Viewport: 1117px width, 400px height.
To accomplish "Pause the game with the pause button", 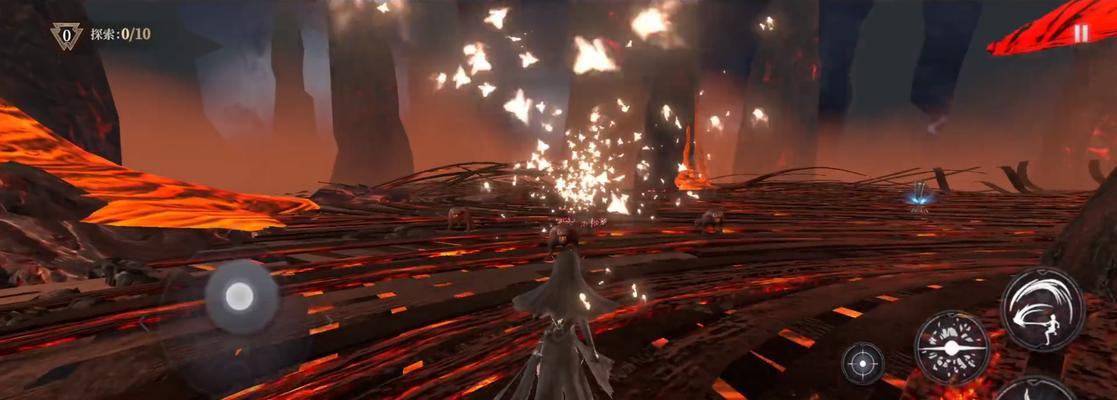I will 1080,33.
